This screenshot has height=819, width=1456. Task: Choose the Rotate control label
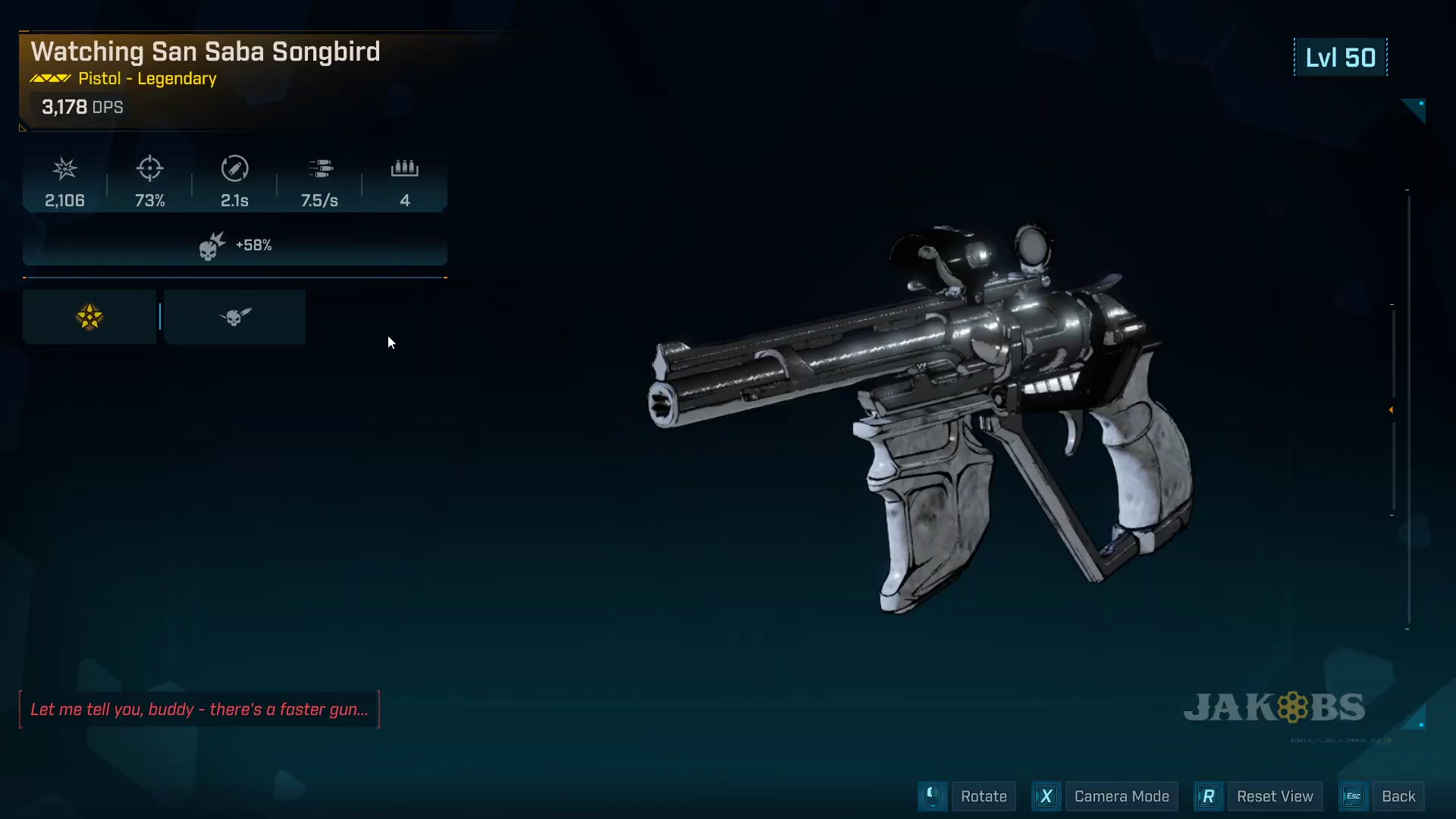(x=983, y=796)
